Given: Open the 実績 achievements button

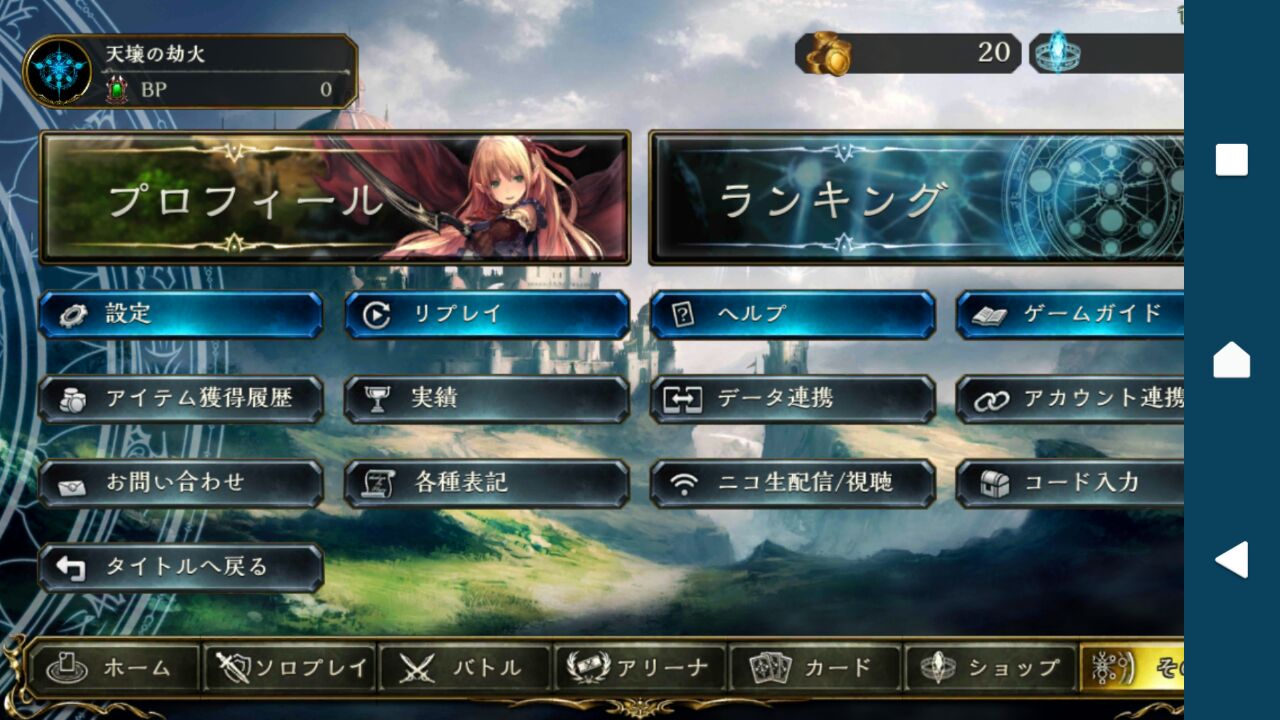Looking at the screenshot, I should pyautogui.click(x=487, y=399).
